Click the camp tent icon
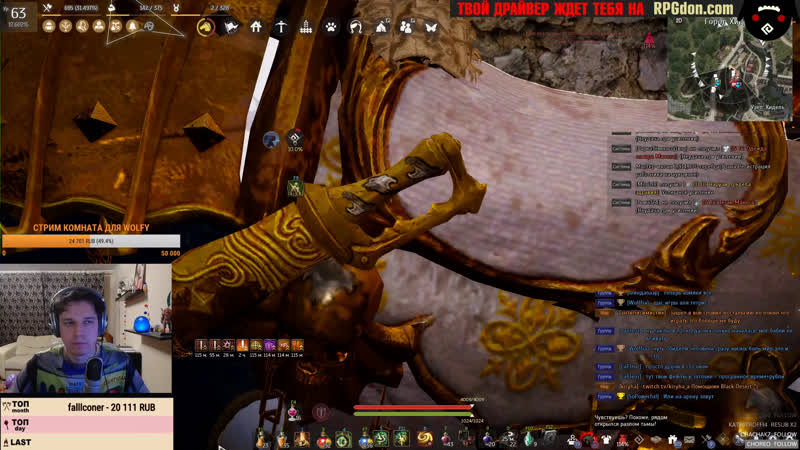Screen dimensions: 800x450 pyautogui.click(x=381, y=27)
